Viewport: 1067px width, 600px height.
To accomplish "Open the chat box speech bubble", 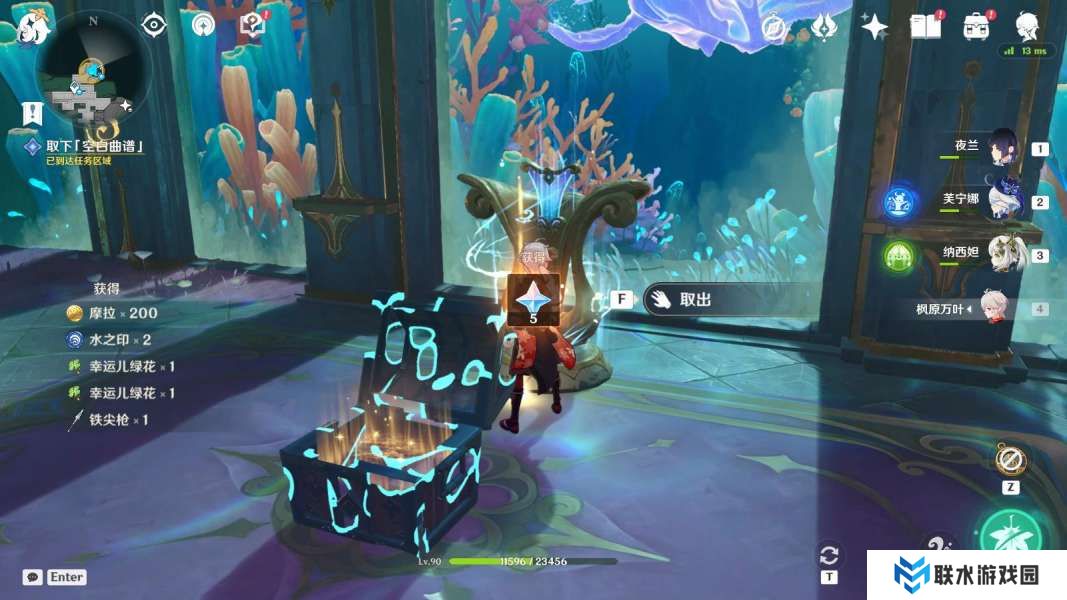I will [x=33, y=577].
